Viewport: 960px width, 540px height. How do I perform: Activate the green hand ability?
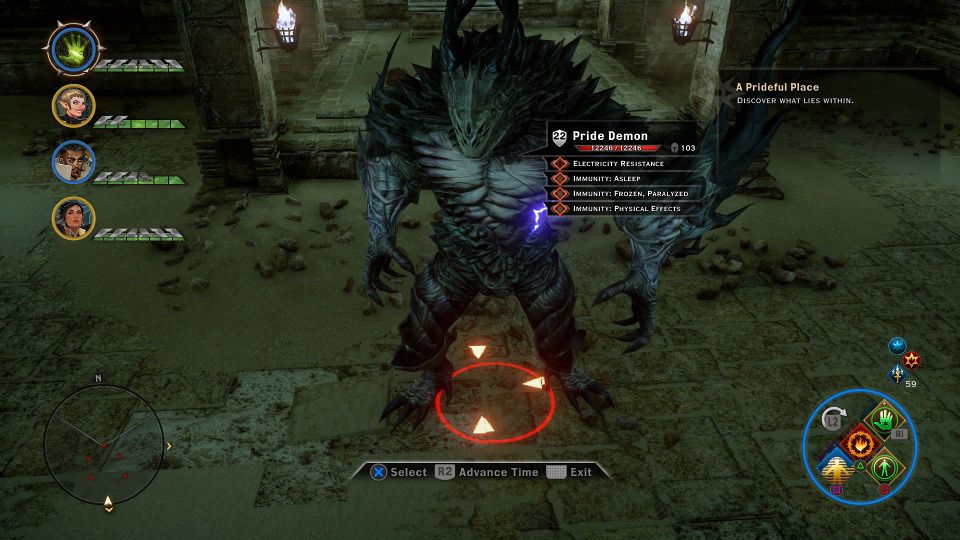[x=883, y=420]
